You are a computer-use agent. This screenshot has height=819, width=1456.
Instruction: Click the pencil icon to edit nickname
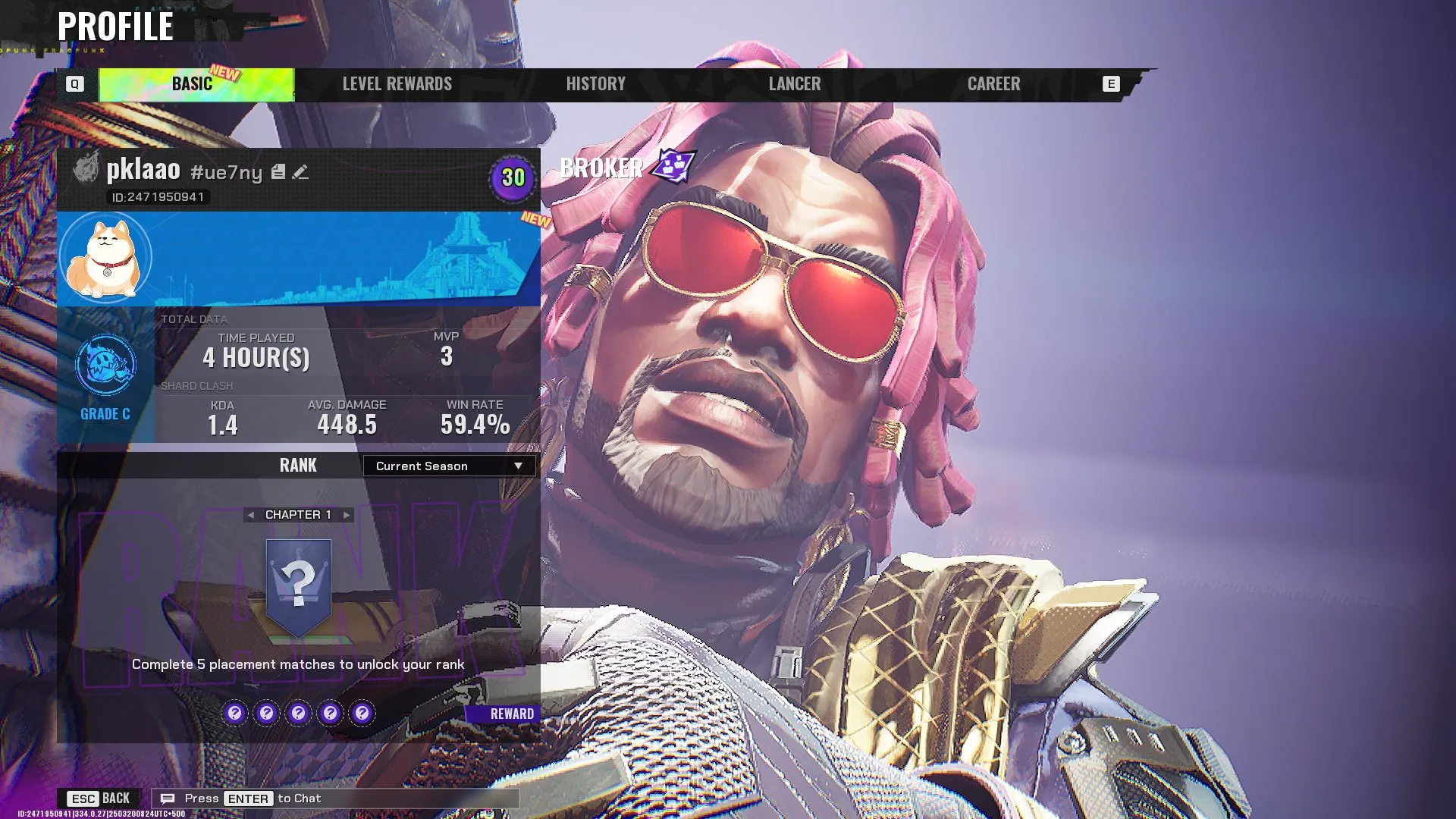pos(300,172)
